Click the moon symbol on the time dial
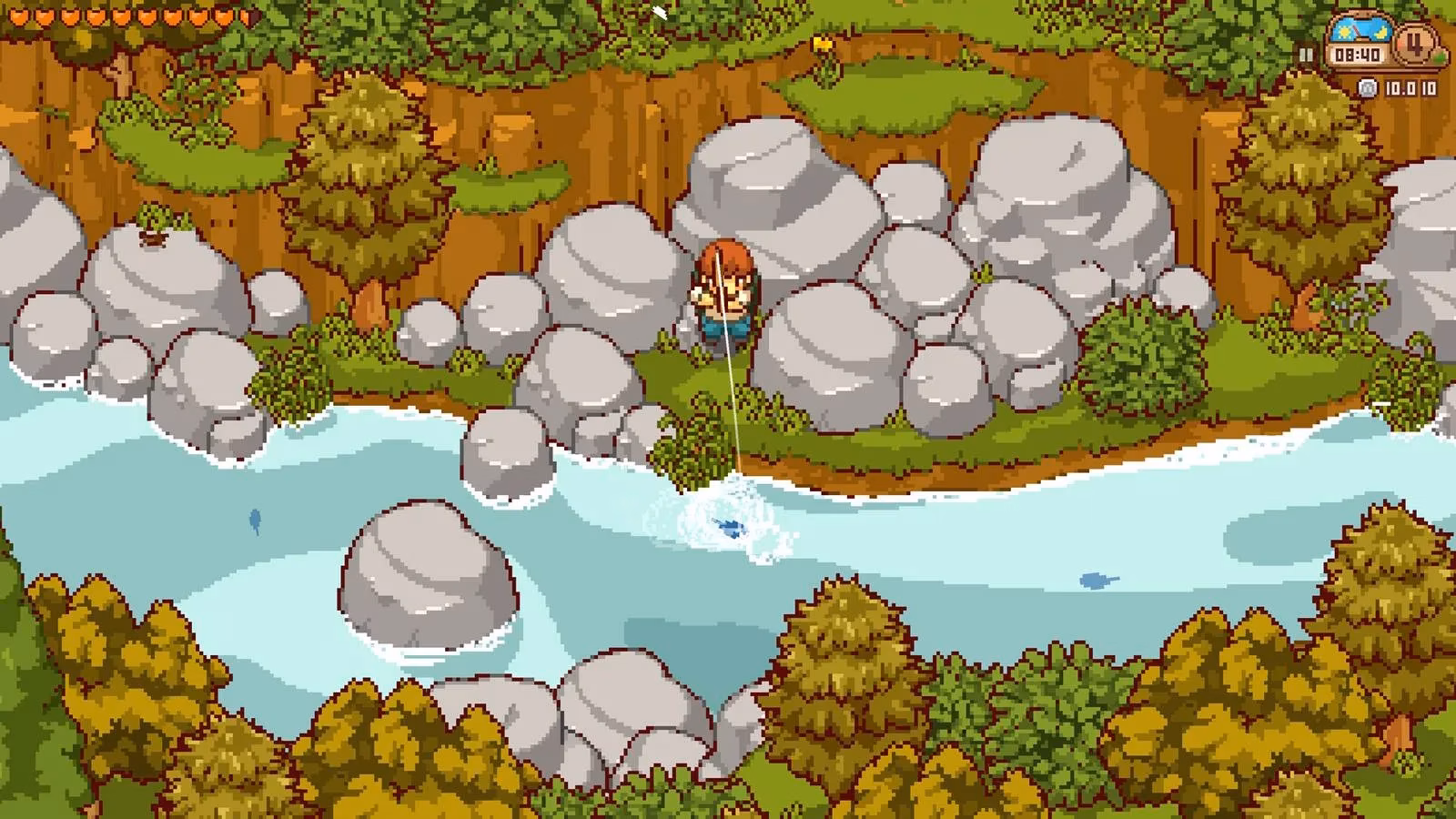Screen dimensions: 1456x819 pos(1380,33)
